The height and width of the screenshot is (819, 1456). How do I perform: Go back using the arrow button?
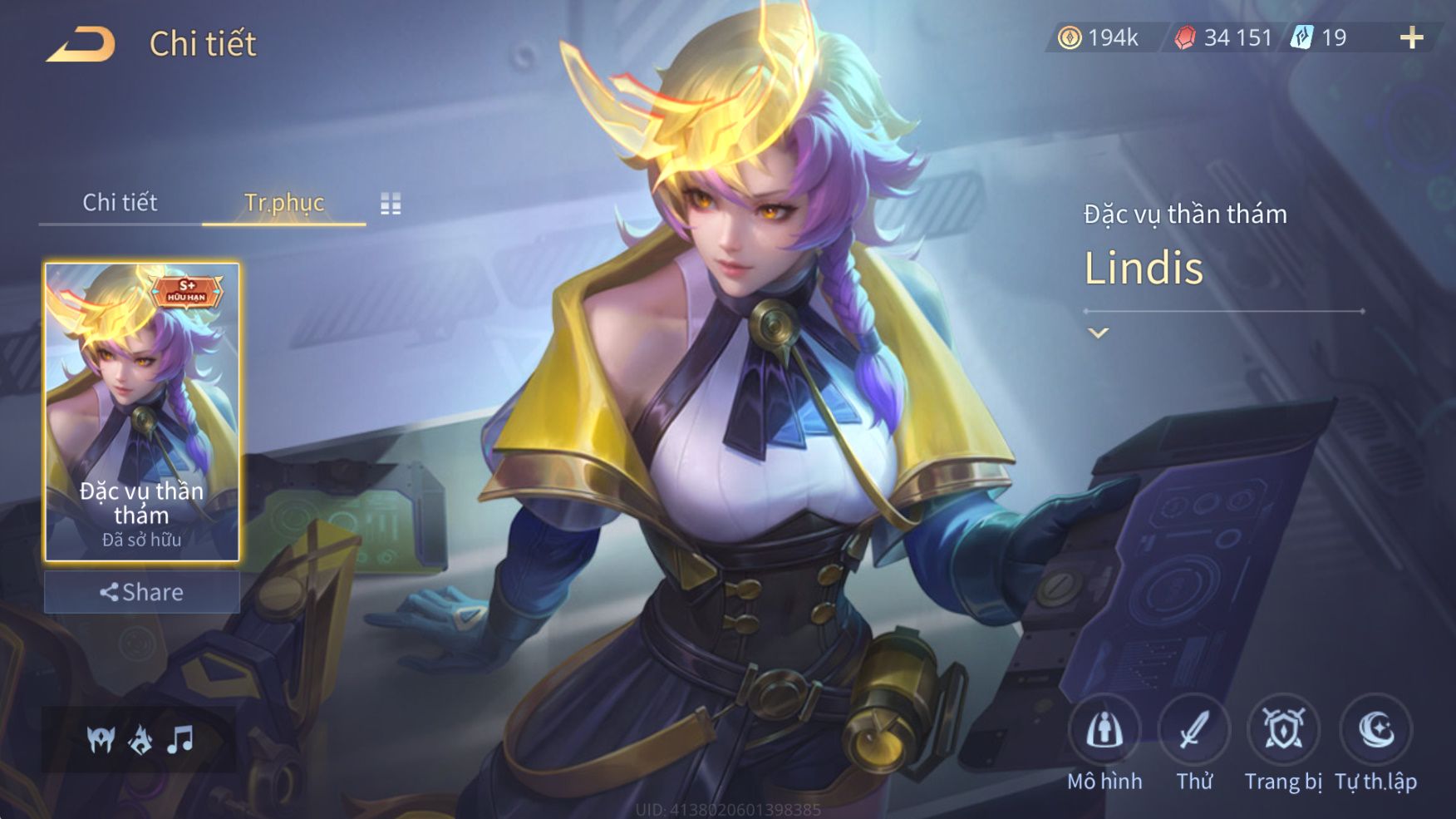pos(81,44)
